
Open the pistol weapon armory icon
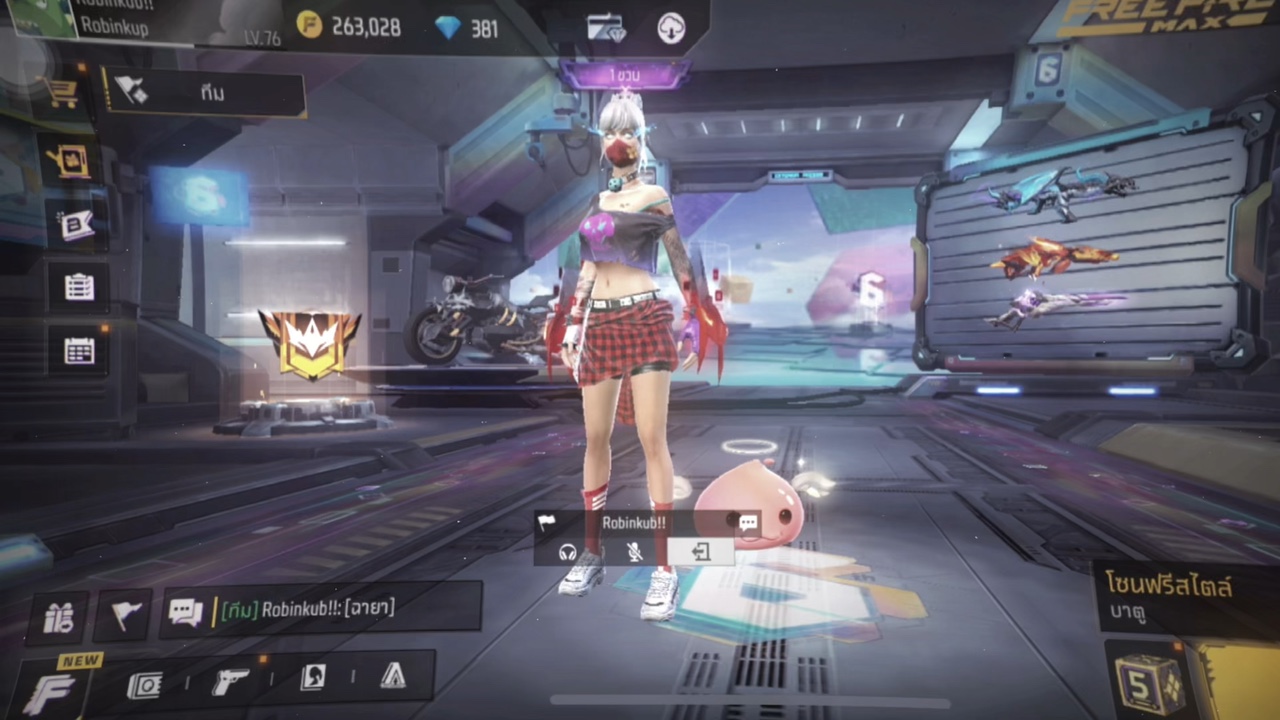231,681
